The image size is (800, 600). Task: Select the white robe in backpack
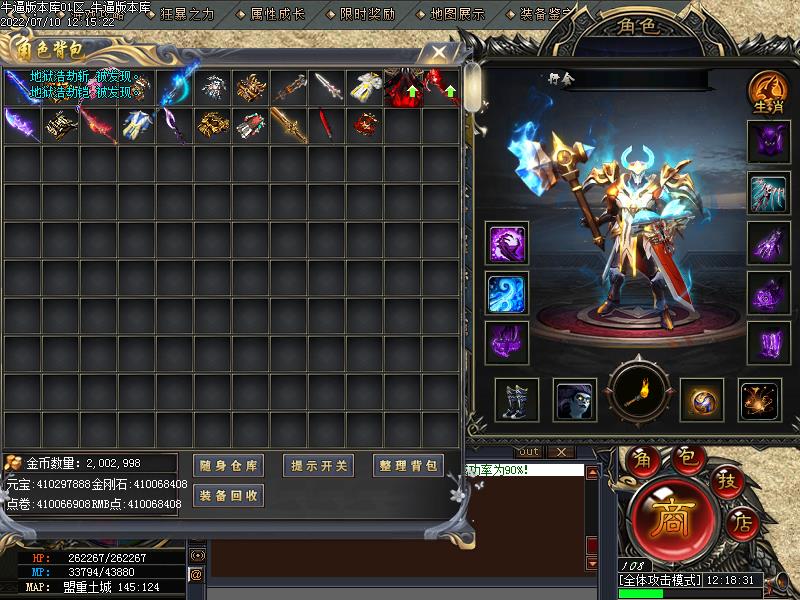pyautogui.click(x=365, y=87)
